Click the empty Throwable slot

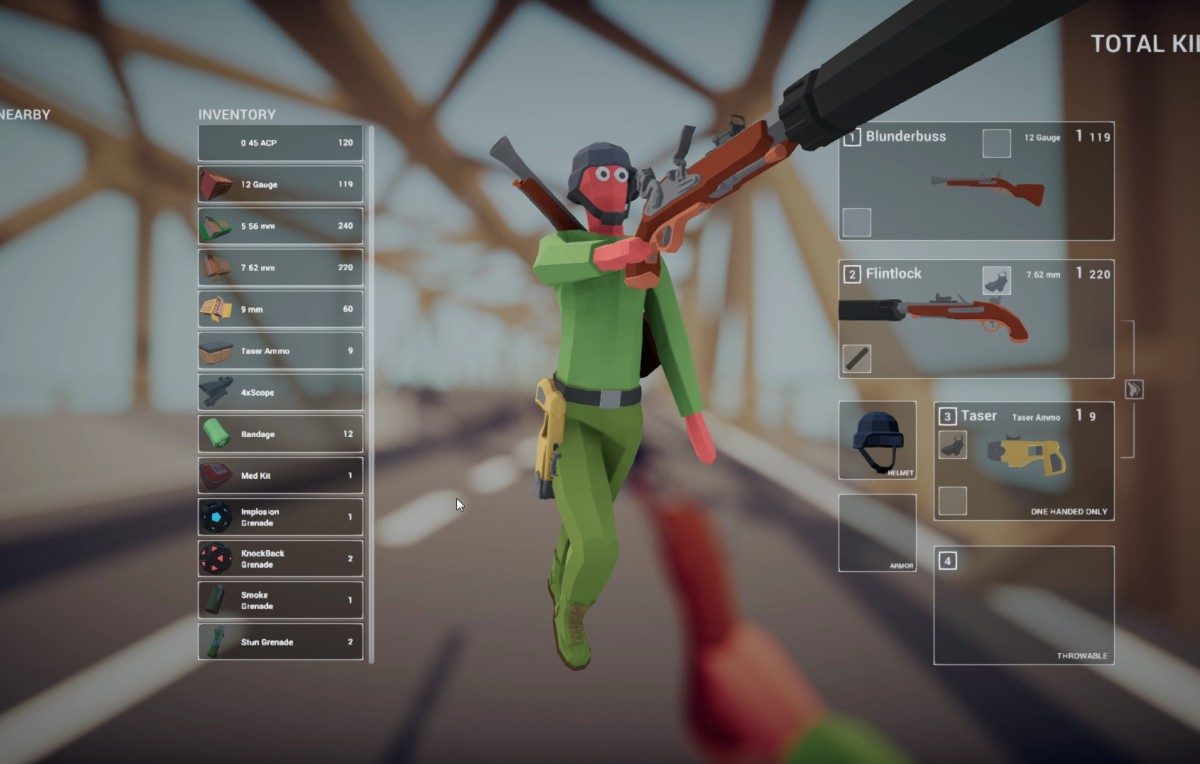(1023, 605)
